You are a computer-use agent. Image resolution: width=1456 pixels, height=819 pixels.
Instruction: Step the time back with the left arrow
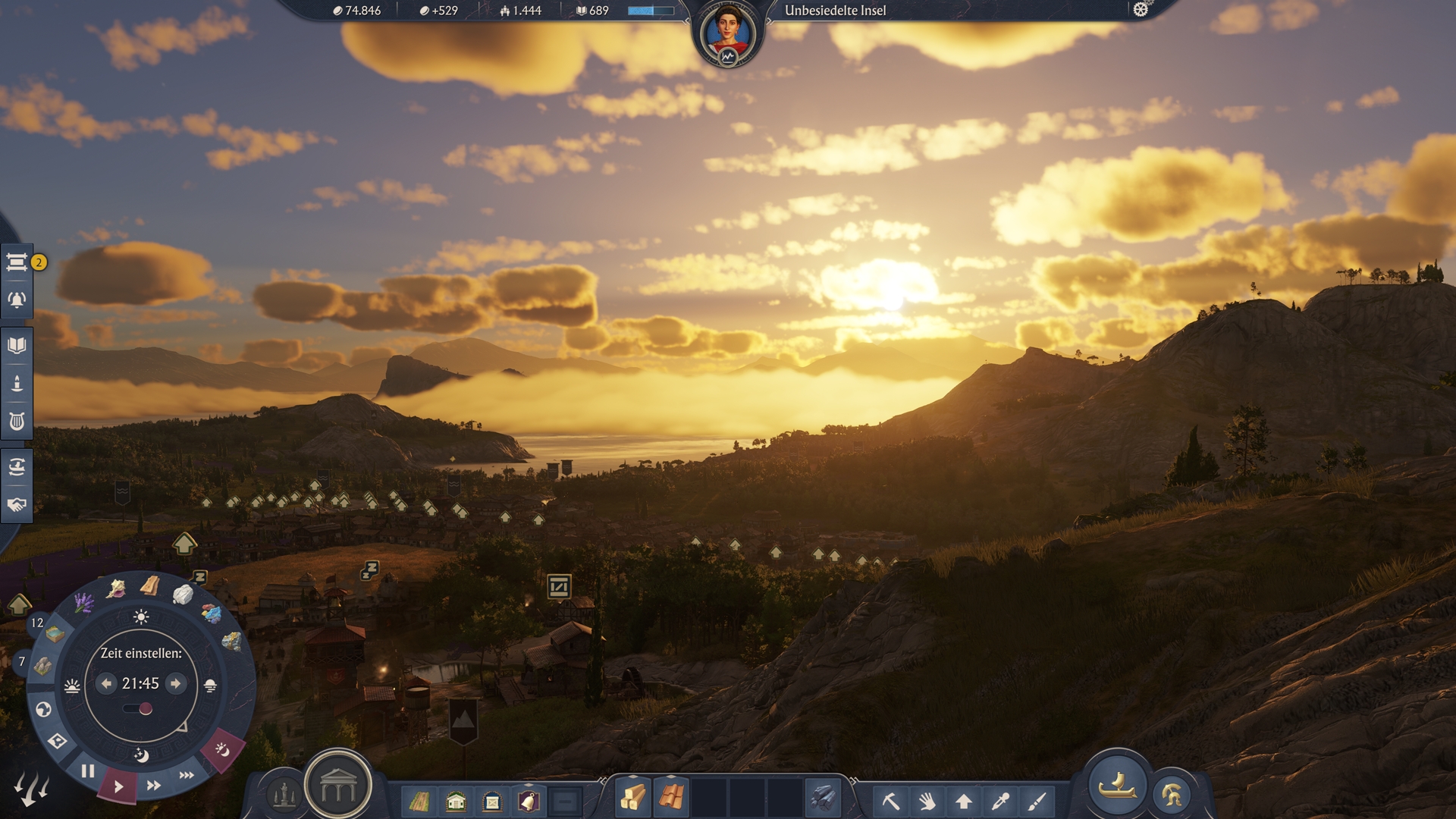(106, 683)
